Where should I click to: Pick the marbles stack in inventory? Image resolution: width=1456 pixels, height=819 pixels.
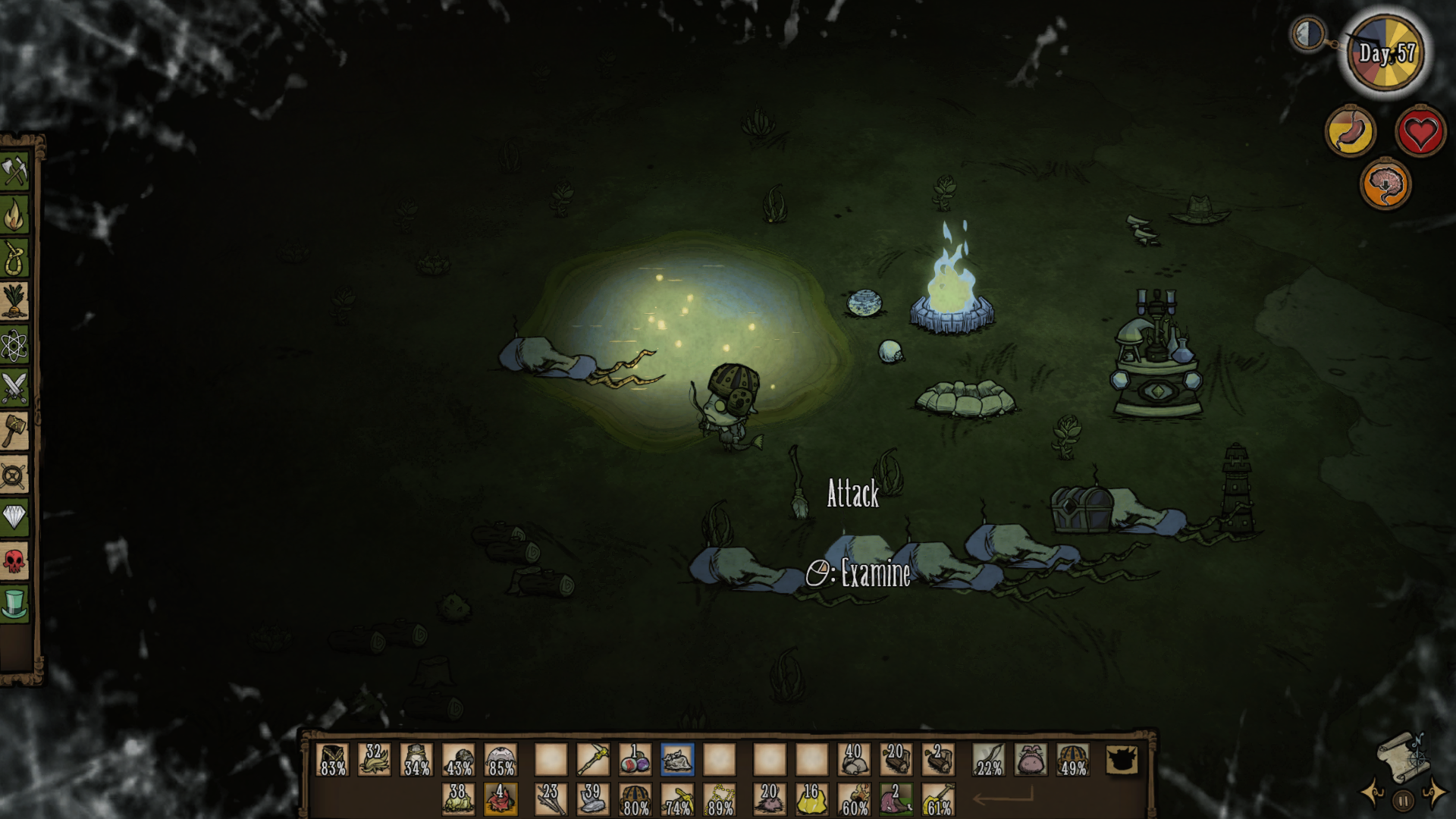point(635,759)
